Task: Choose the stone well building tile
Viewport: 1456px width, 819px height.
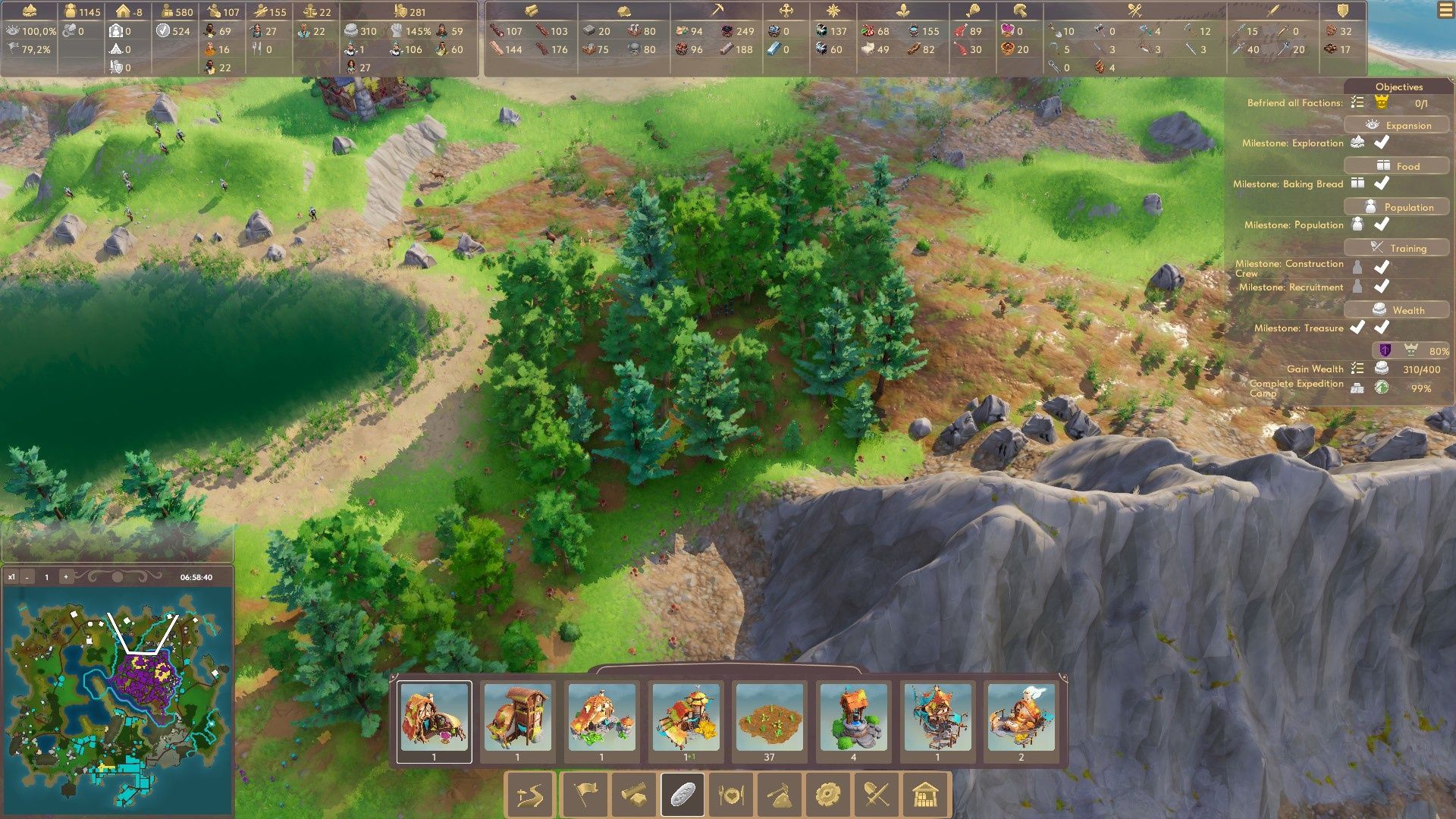Action: 853,718
